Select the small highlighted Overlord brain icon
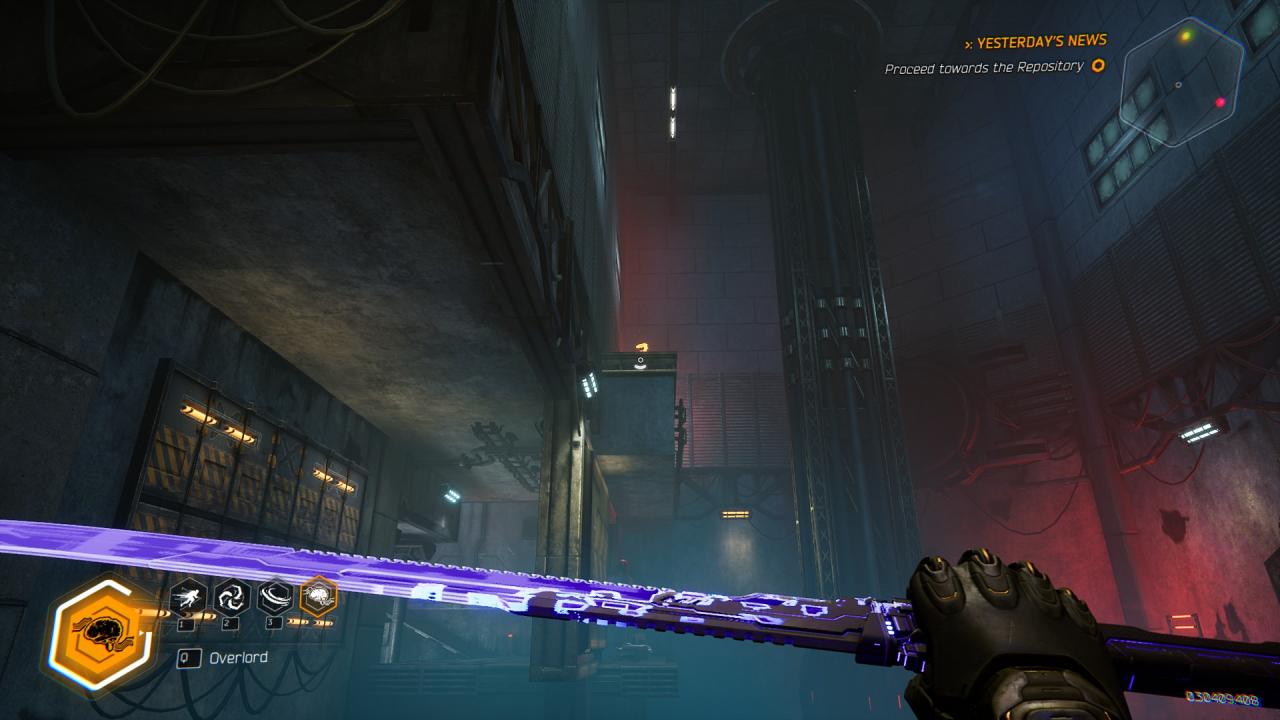 pyautogui.click(x=319, y=596)
